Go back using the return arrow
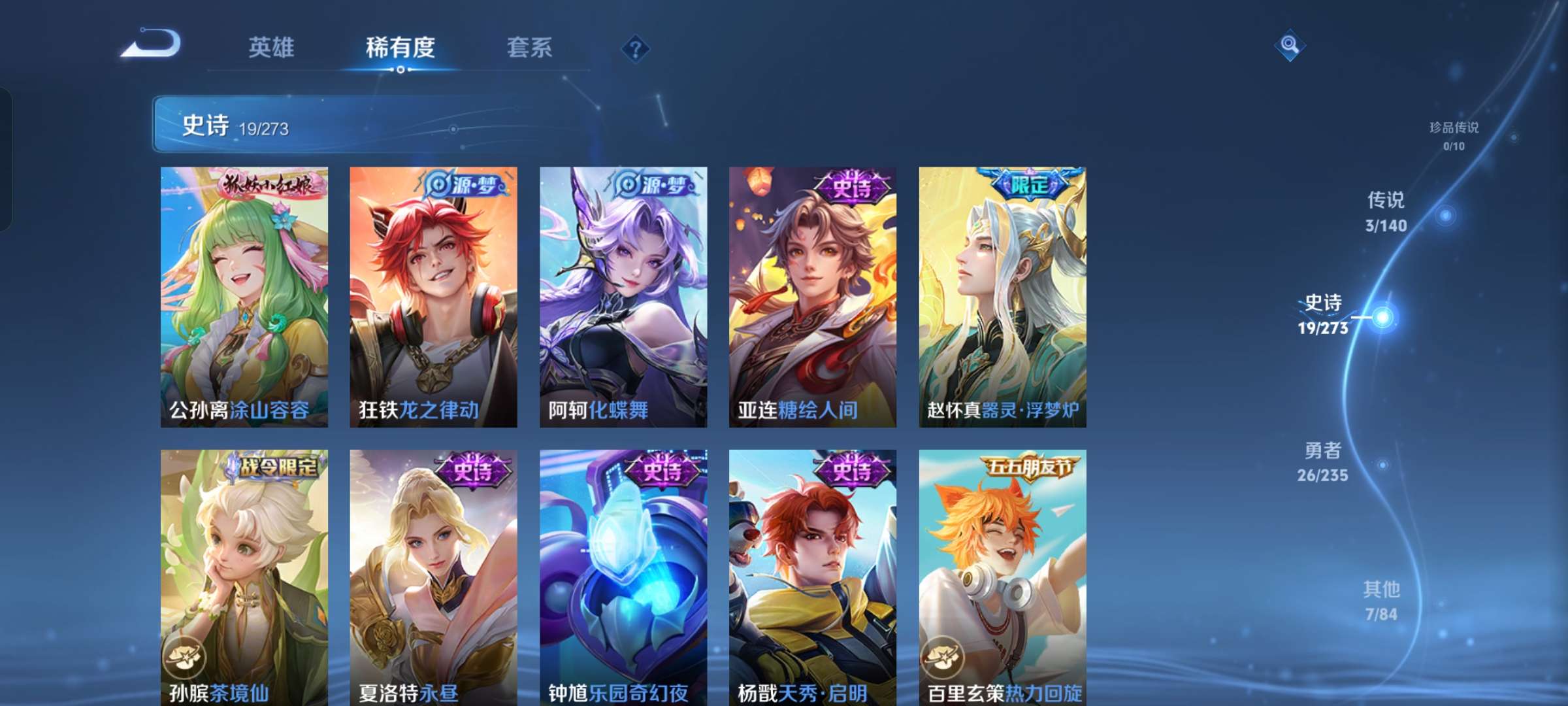 152,44
